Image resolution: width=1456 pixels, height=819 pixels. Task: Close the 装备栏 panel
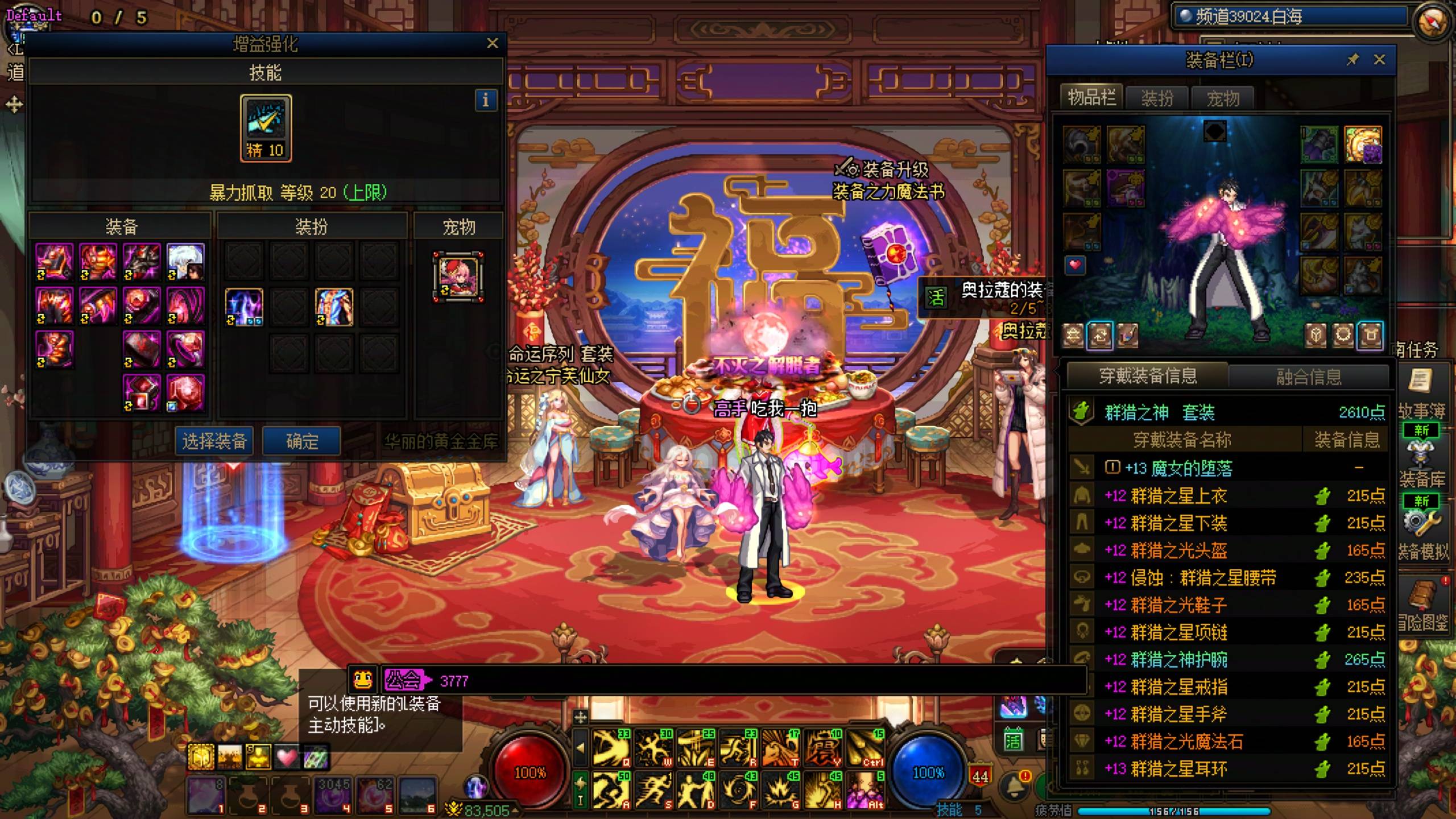[x=1379, y=60]
